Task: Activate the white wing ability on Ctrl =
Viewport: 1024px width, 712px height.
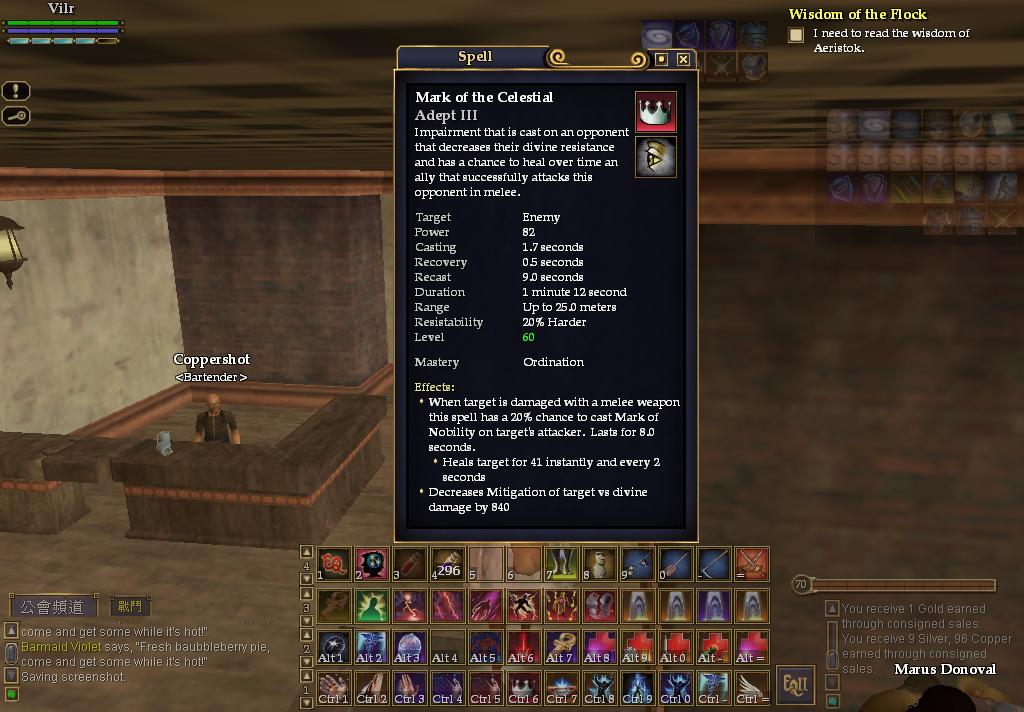Action: pos(752,686)
